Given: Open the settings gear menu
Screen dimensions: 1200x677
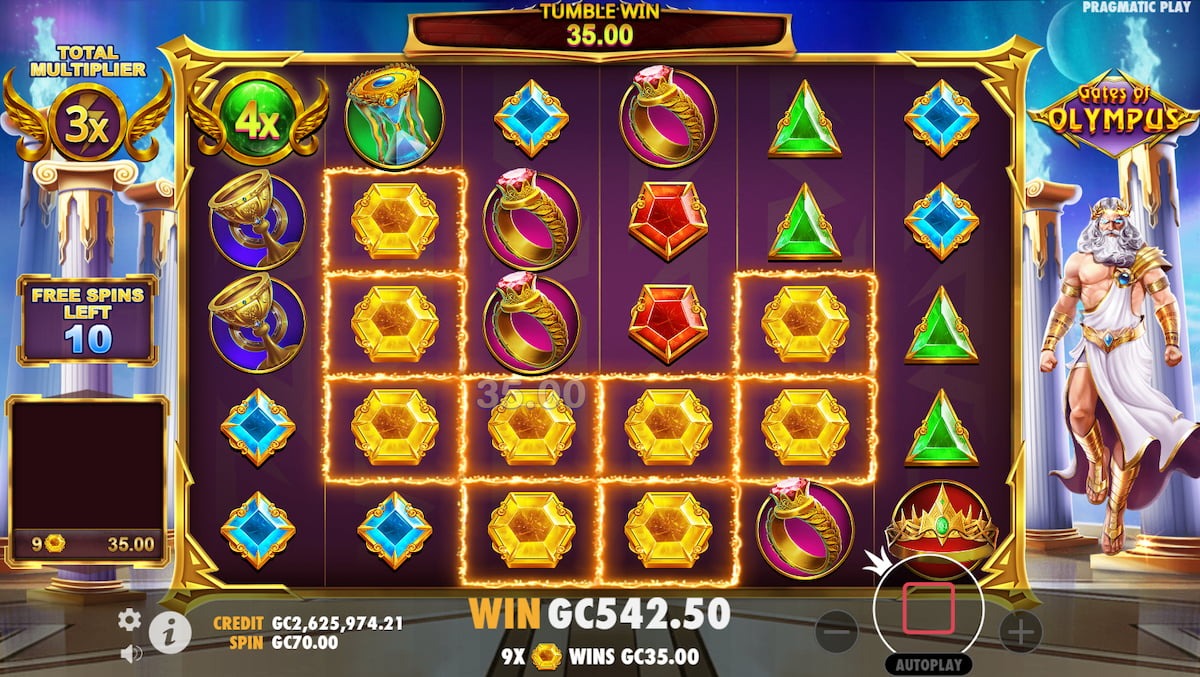Looking at the screenshot, I should point(129,619).
